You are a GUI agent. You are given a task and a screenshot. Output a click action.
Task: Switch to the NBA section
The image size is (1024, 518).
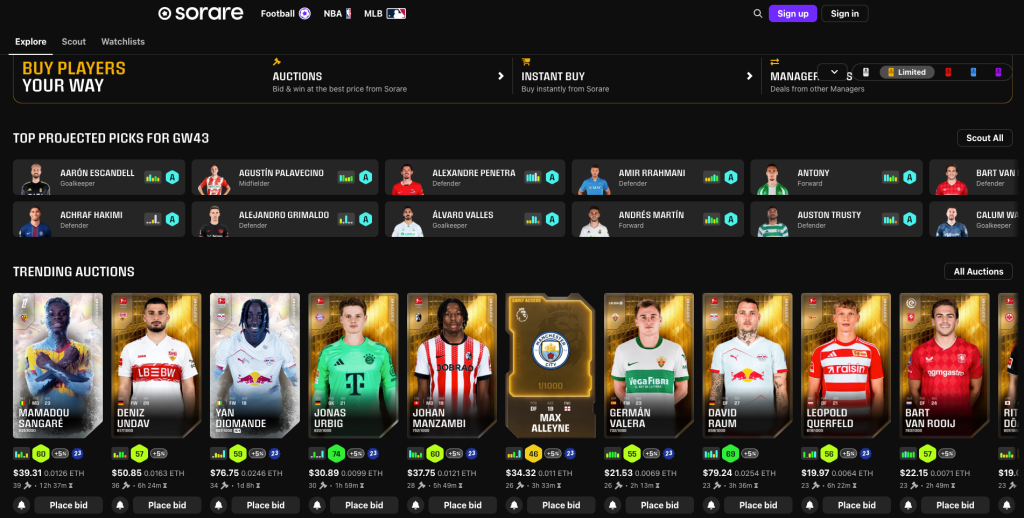pyautogui.click(x=339, y=14)
